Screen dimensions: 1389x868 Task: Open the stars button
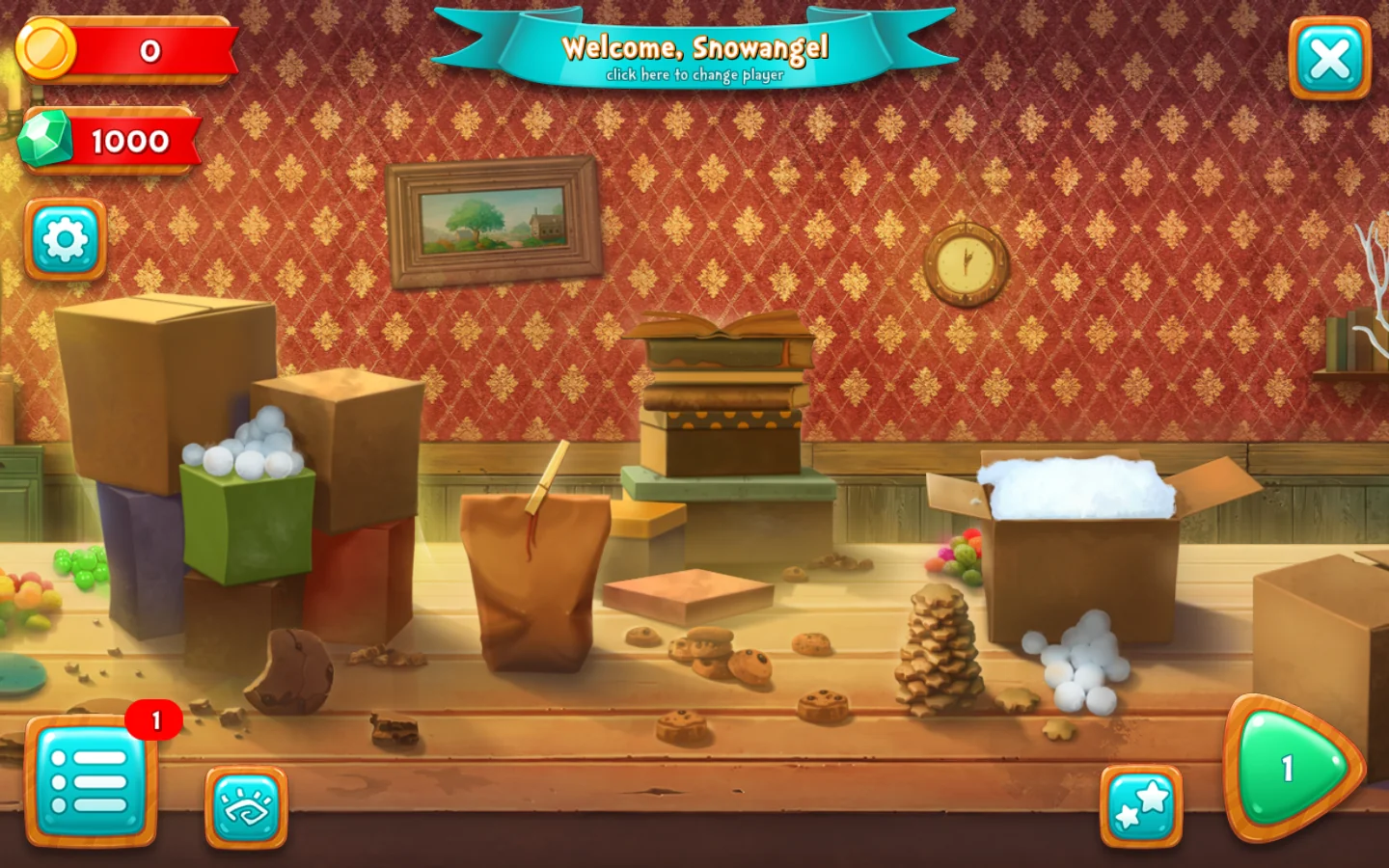(1141, 806)
